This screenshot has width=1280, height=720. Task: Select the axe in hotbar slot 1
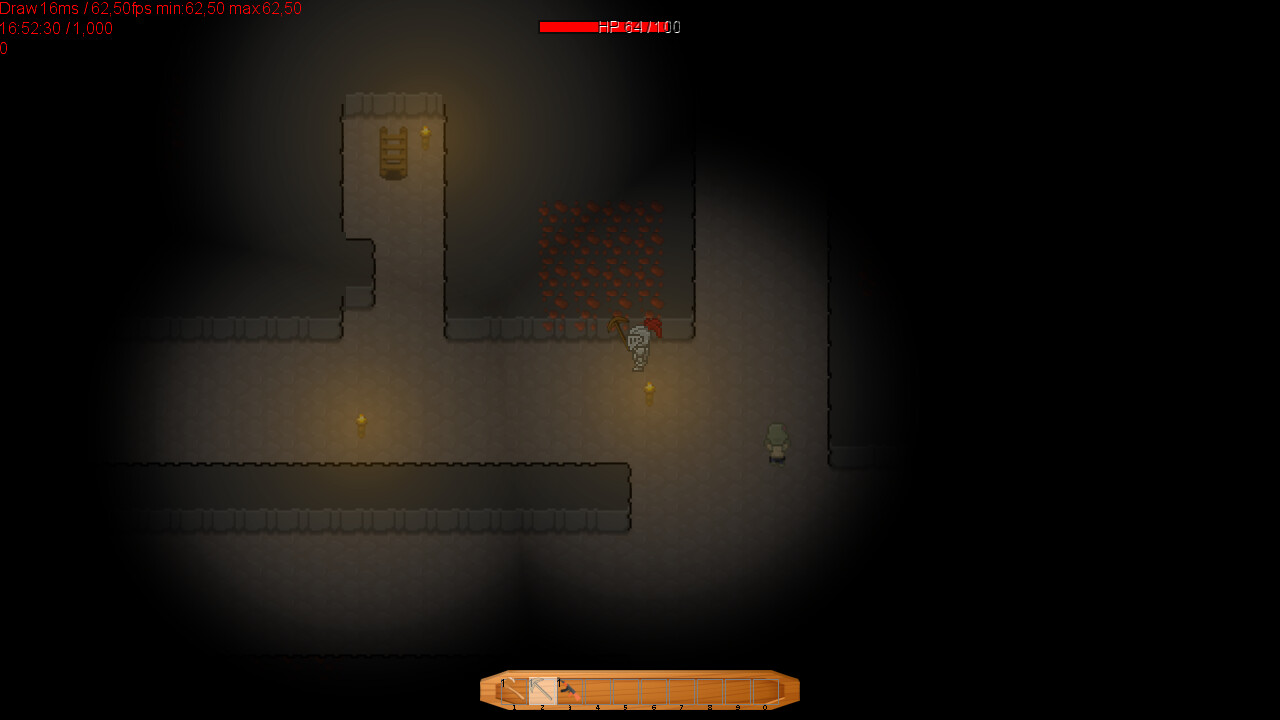[x=514, y=690]
